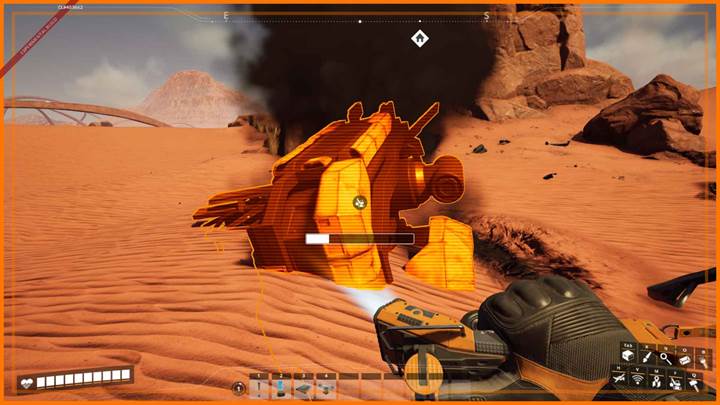Toggle the flashlight icon
The height and width of the screenshot is (405, 720).
(x=702, y=359)
